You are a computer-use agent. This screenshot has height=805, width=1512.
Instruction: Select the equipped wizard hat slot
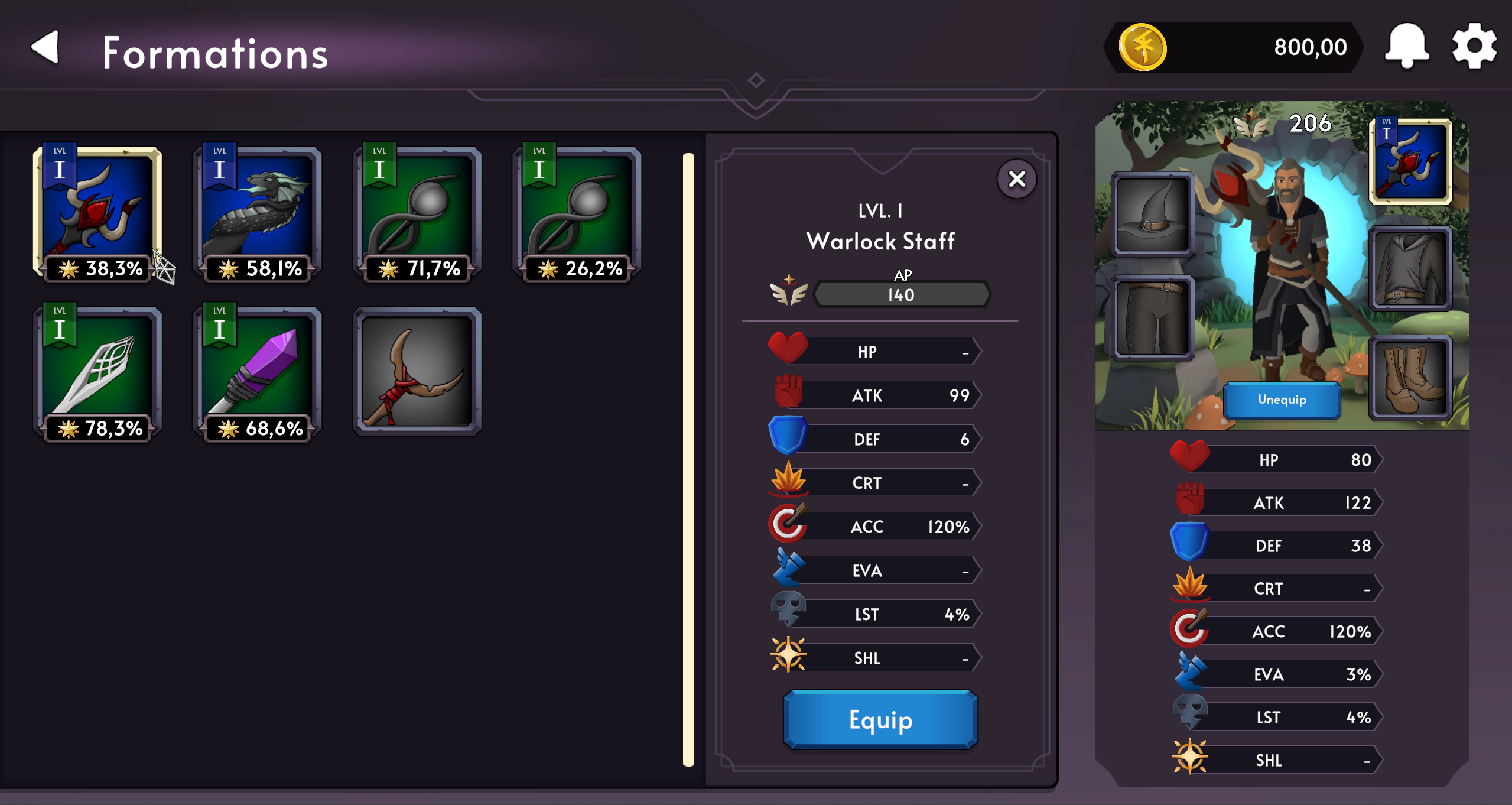[x=1152, y=215]
